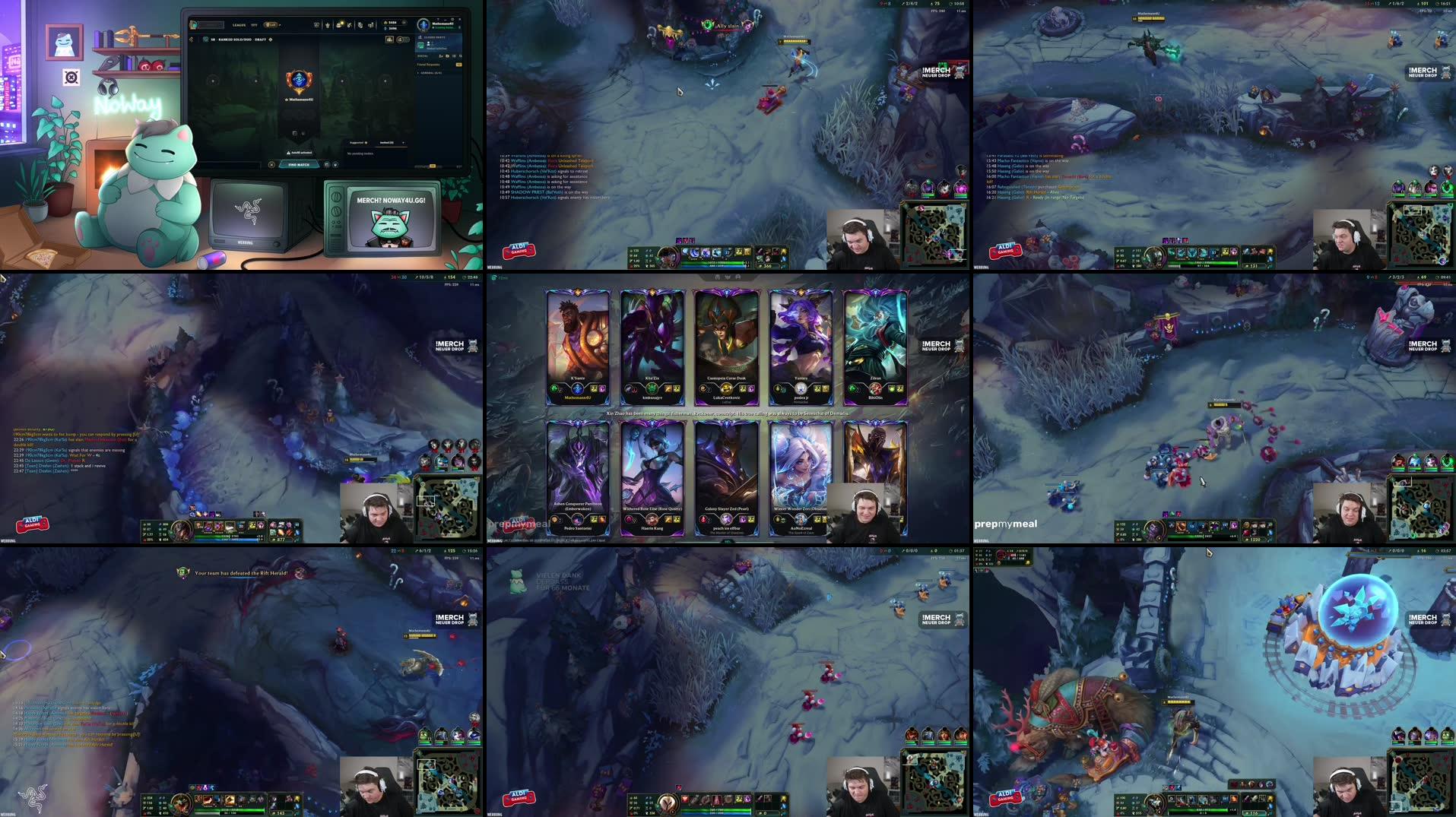Open the Store icon in the client top bar
The width and height of the screenshot is (1456, 817).
[x=338, y=25]
